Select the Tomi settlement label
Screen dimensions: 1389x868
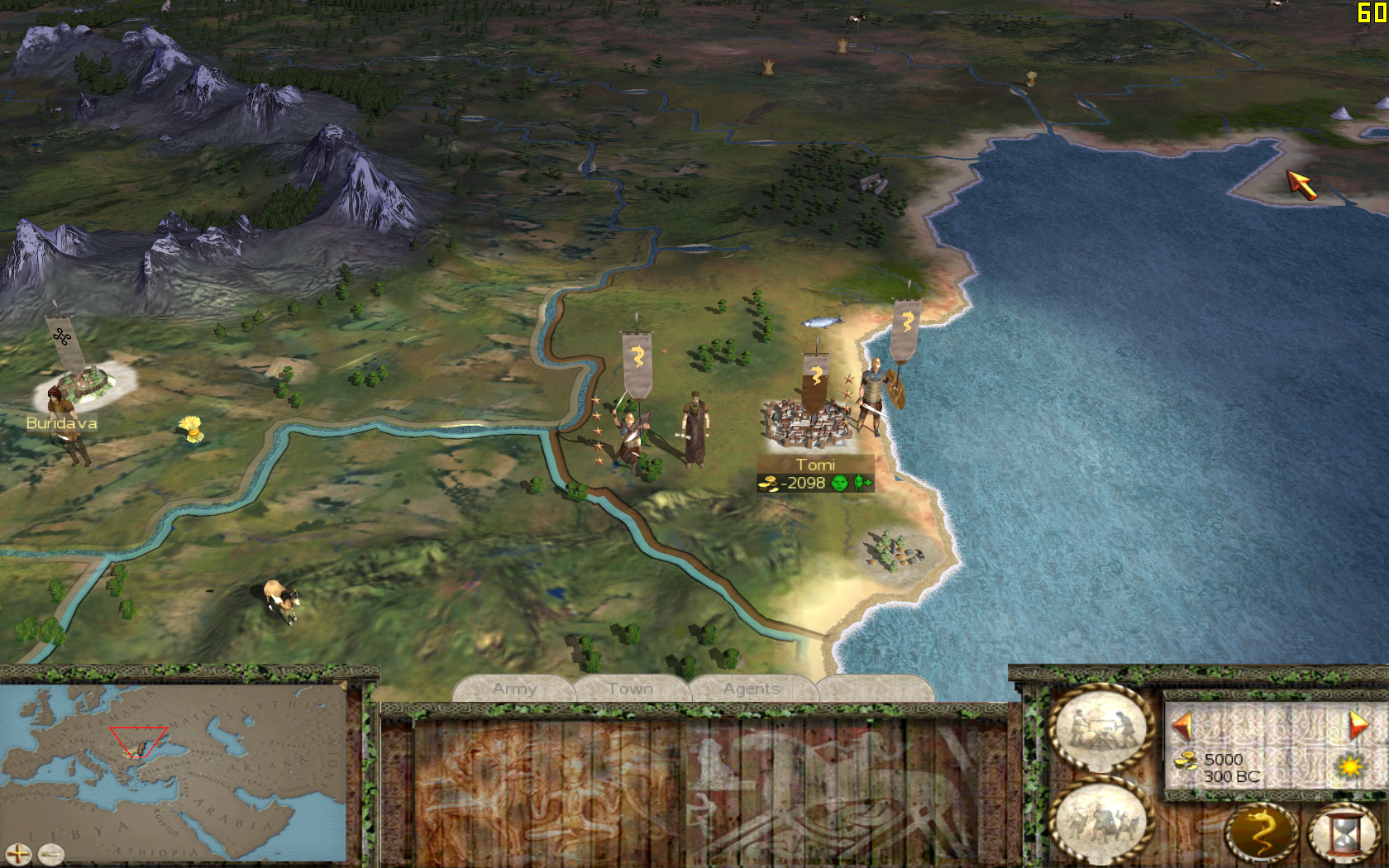[815, 465]
